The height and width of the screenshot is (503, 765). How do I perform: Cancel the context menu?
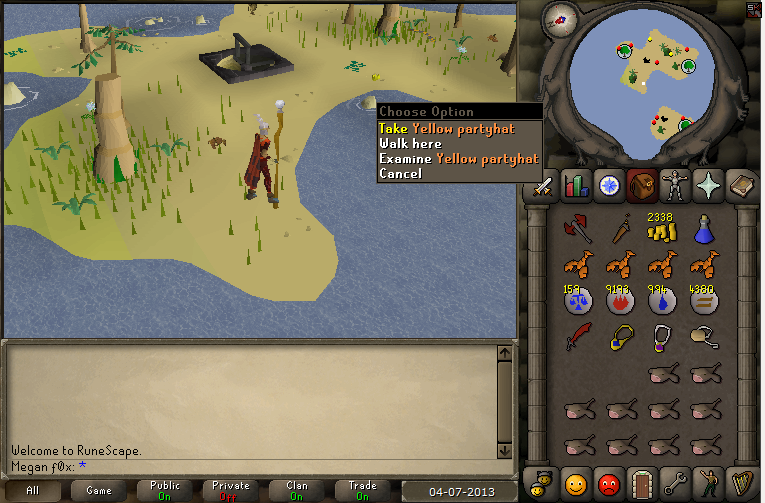[400, 173]
